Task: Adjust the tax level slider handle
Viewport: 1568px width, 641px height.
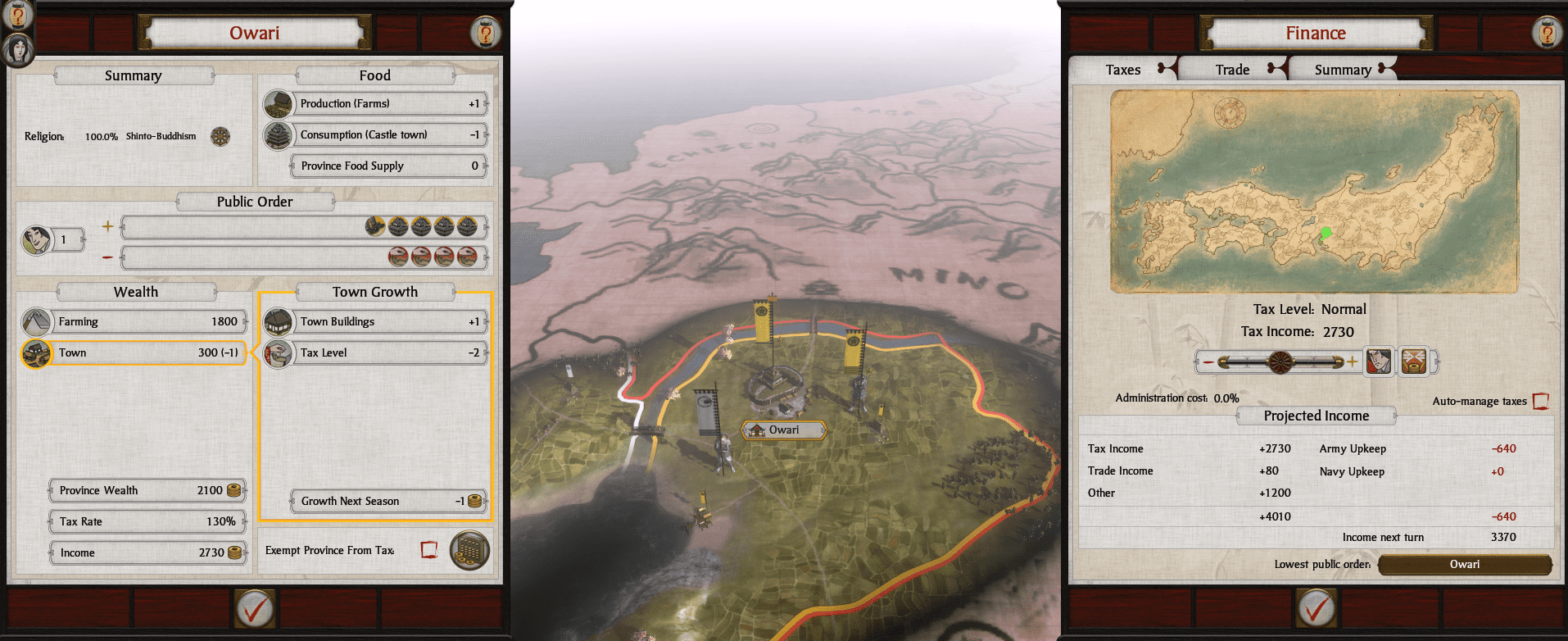Action: pyautogui.click(x=1280, y=361)
